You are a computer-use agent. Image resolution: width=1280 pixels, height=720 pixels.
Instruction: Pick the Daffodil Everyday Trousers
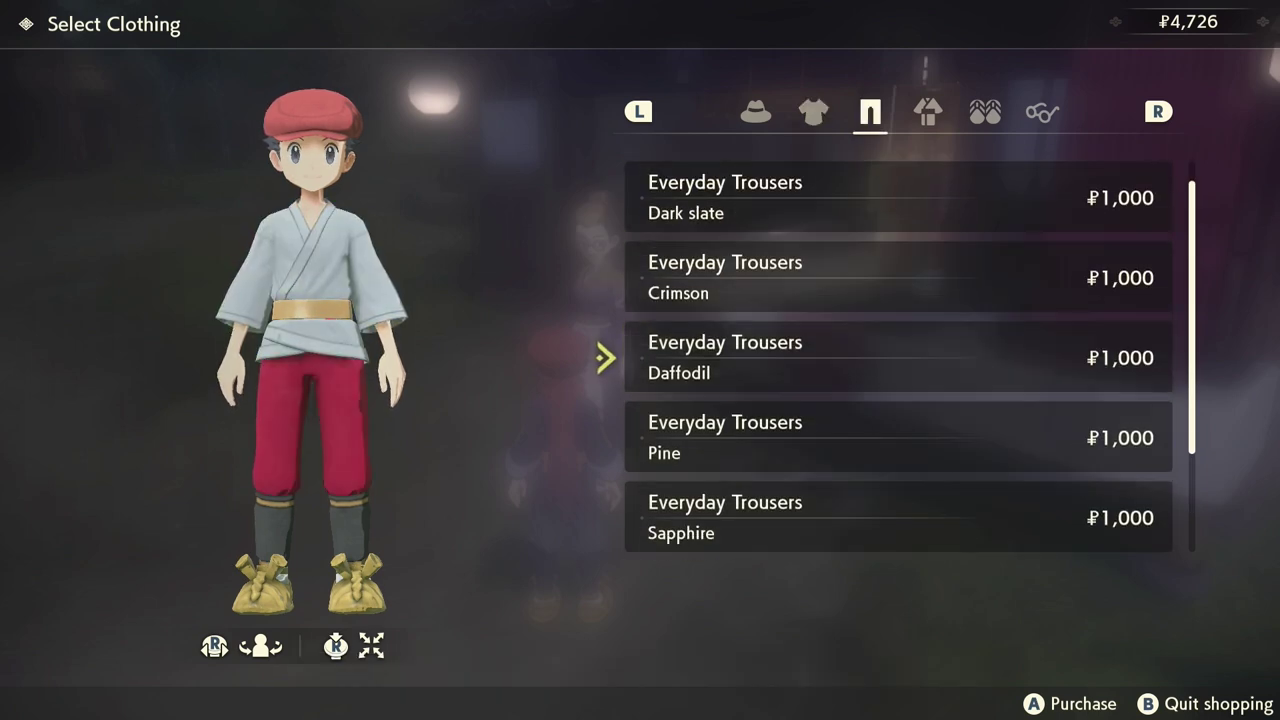[x=898, y=357]
